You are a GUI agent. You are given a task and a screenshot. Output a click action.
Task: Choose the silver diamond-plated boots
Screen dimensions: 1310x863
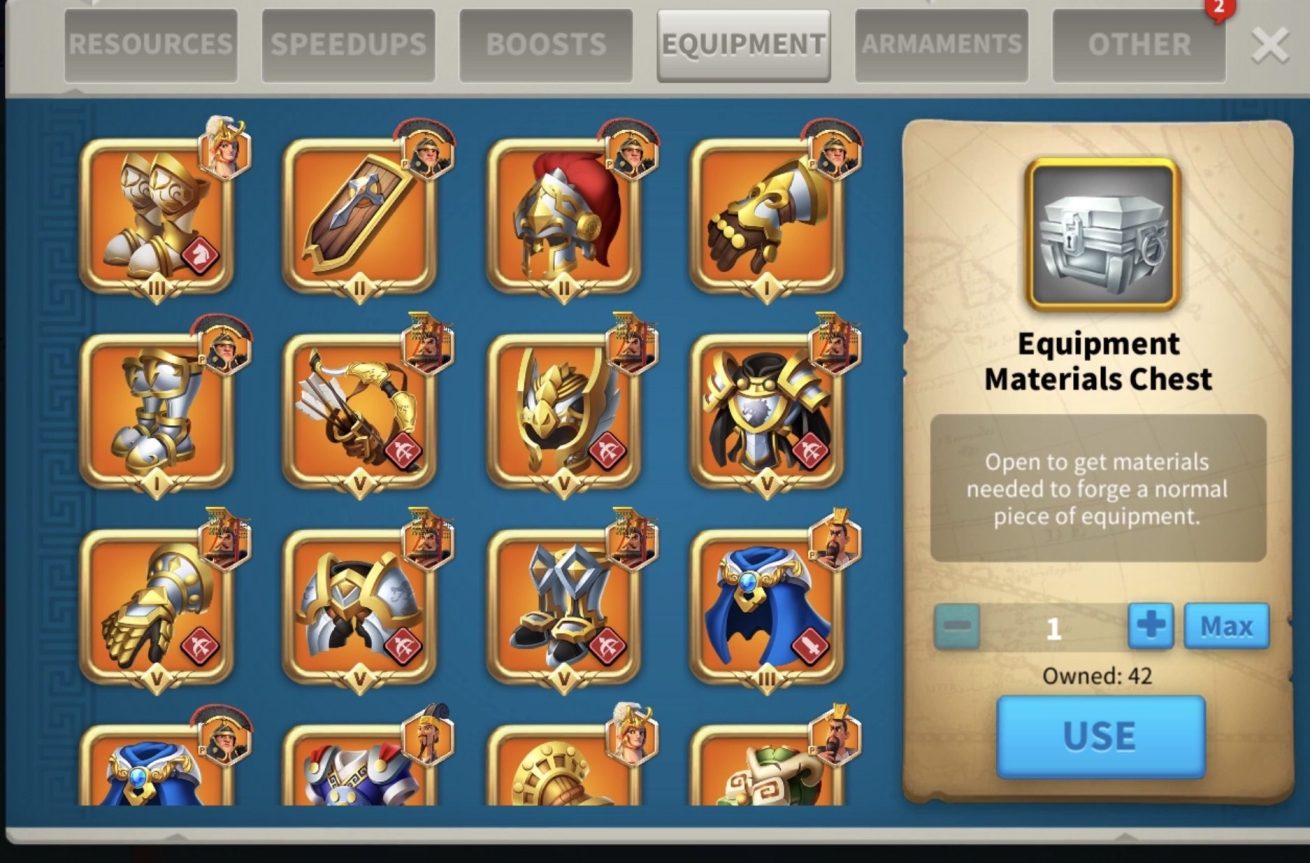click(564, 606)
